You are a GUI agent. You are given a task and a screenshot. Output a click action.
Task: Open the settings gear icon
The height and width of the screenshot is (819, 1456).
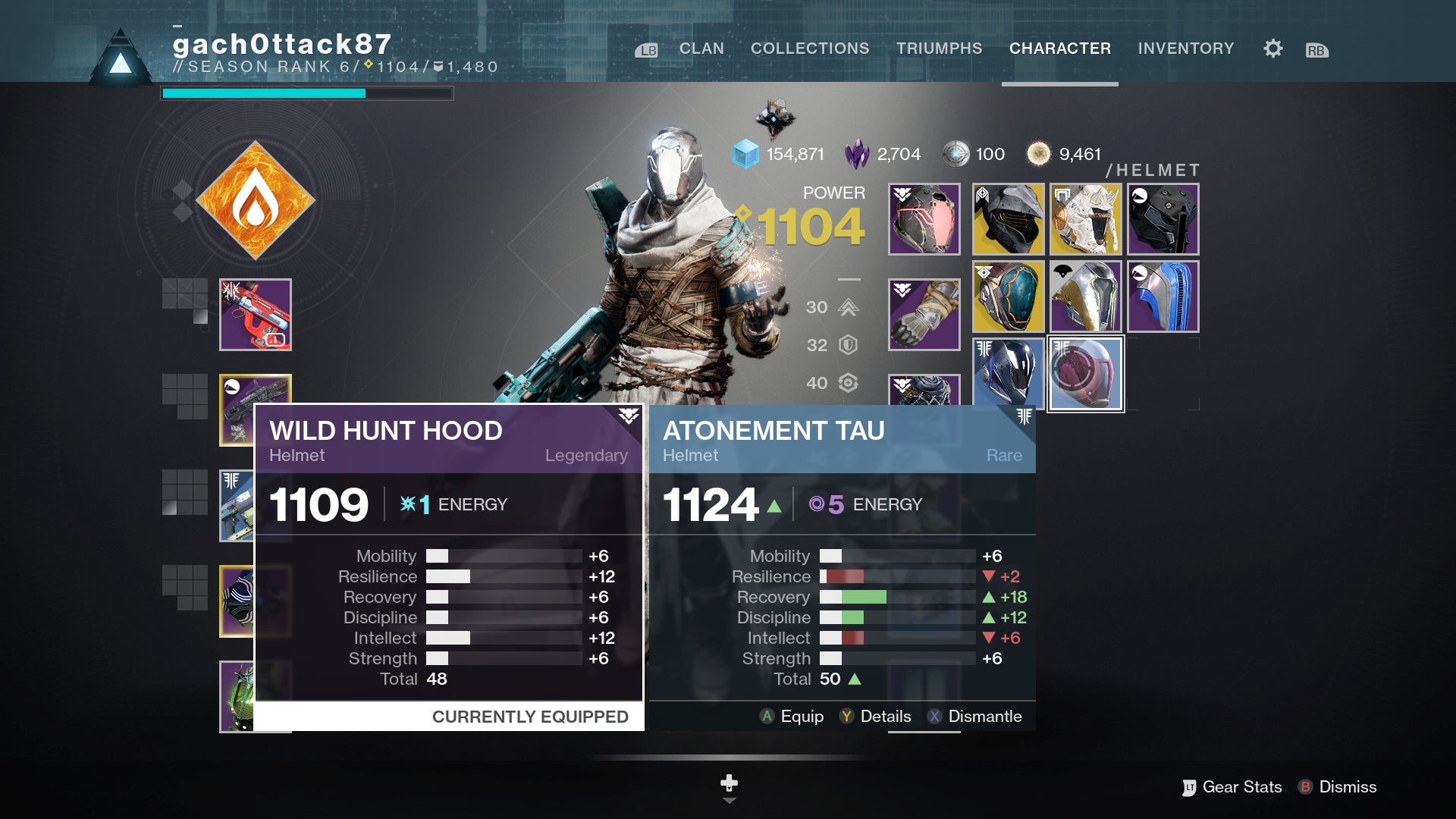point(1272,48)
